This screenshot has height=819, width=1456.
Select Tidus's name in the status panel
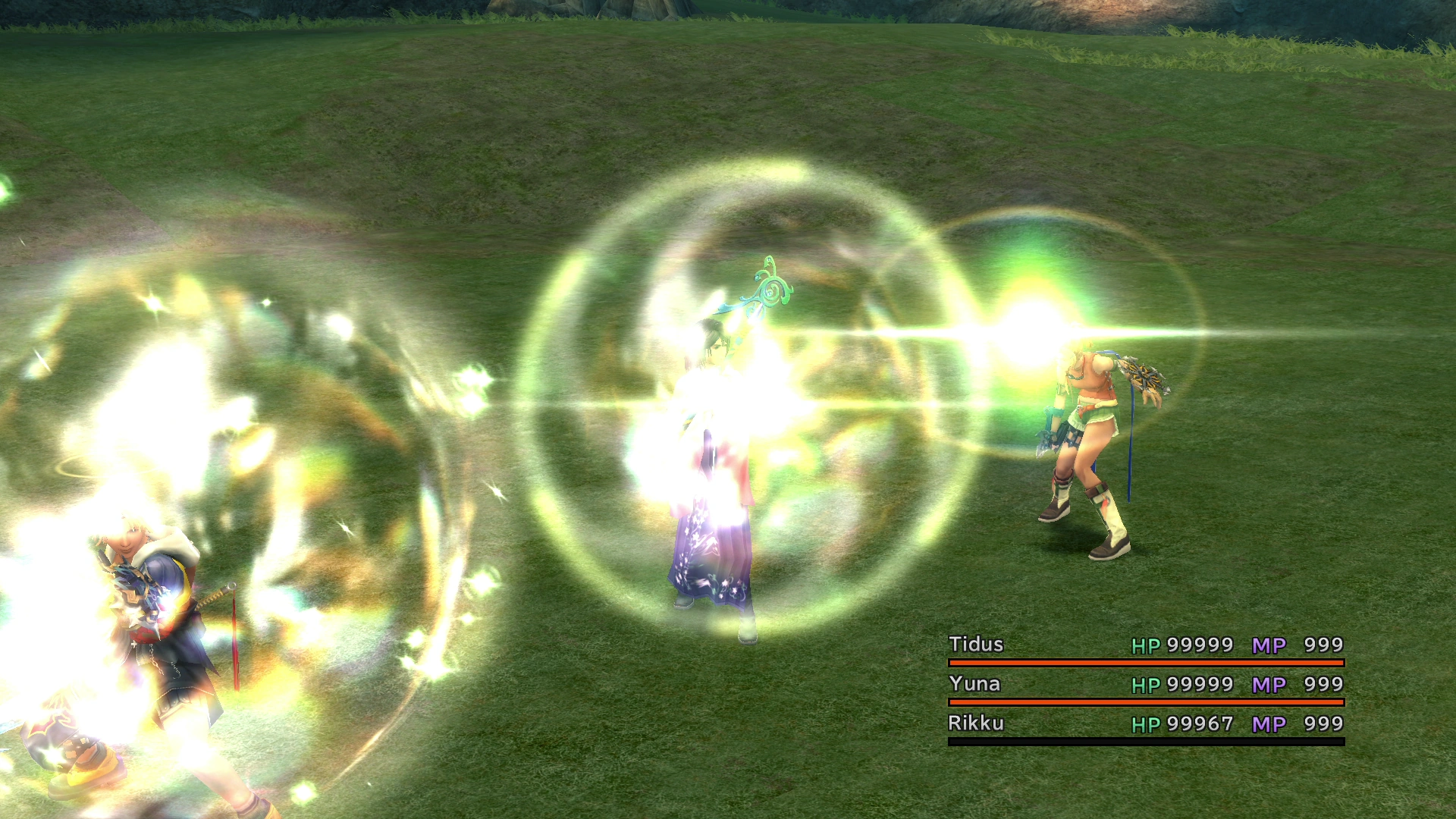(974, 644)
